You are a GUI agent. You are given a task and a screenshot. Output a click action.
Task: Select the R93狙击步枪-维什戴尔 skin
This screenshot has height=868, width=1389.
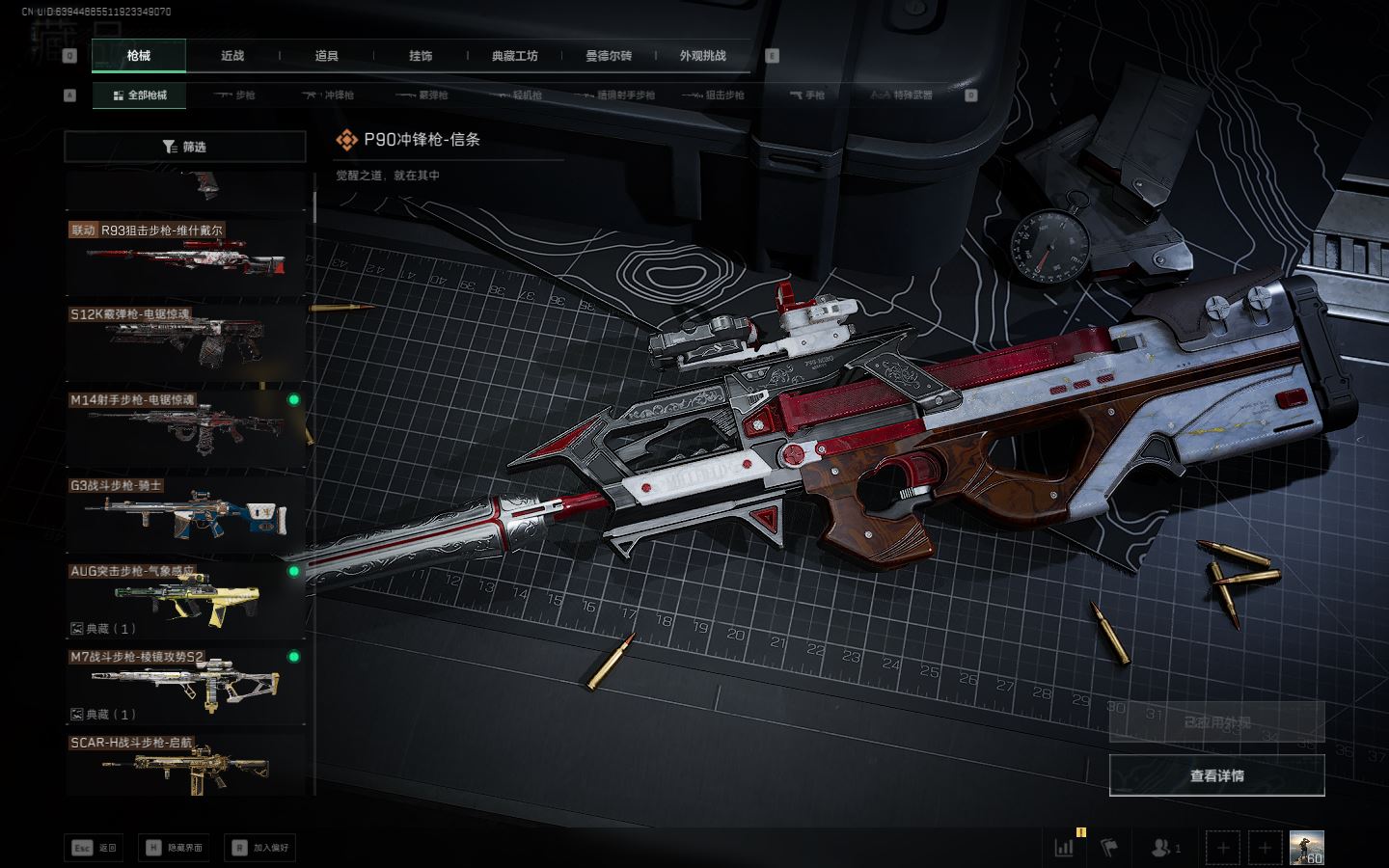pos(185,258)
